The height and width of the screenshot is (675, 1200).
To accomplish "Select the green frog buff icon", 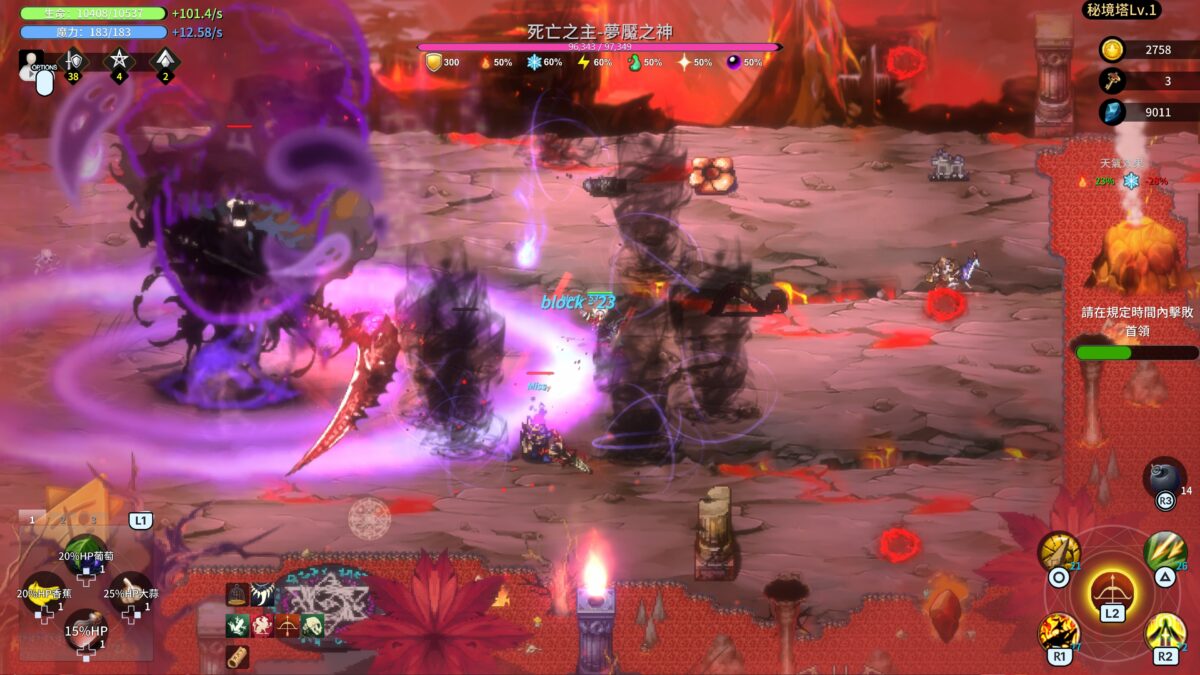I will [237, 626].
